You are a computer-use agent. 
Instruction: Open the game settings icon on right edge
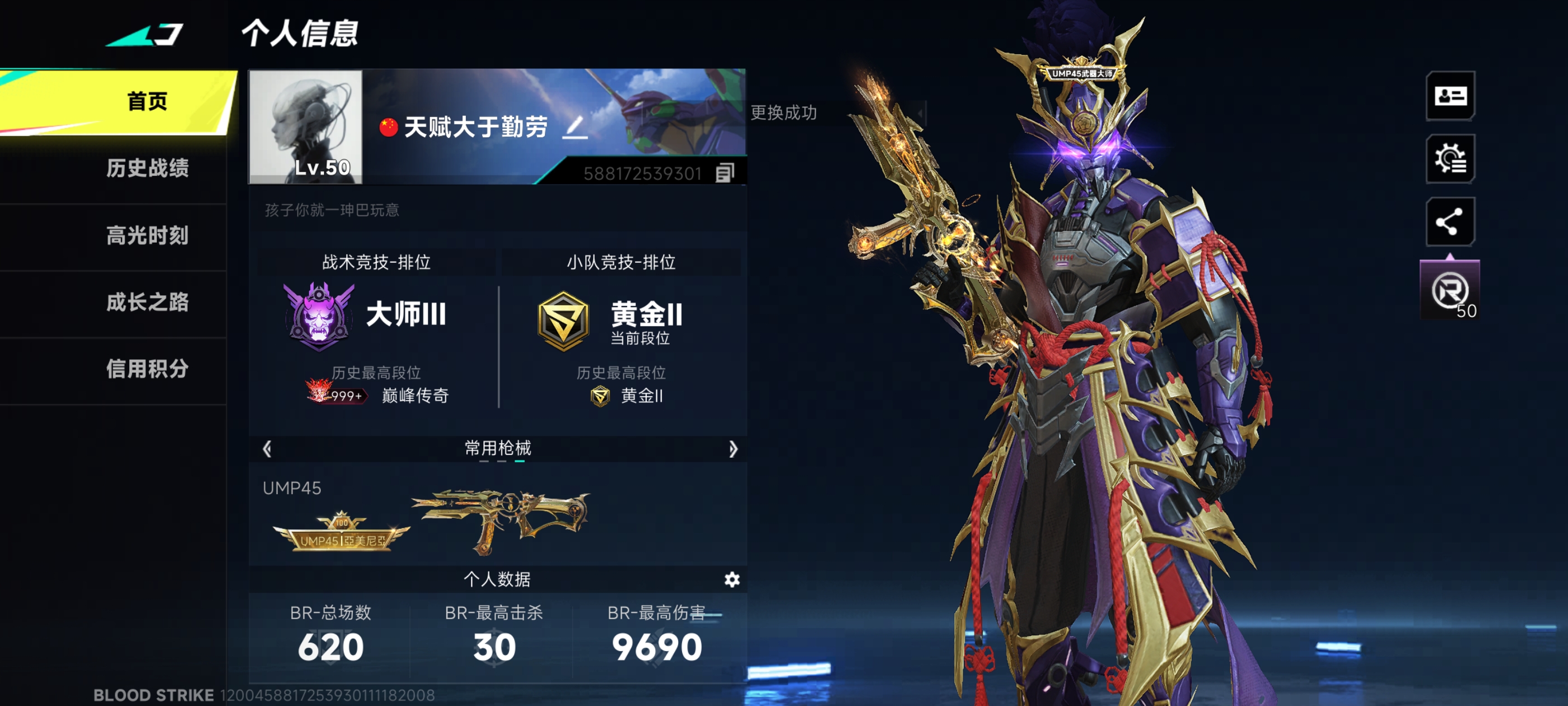click(x=1450, y=159)
